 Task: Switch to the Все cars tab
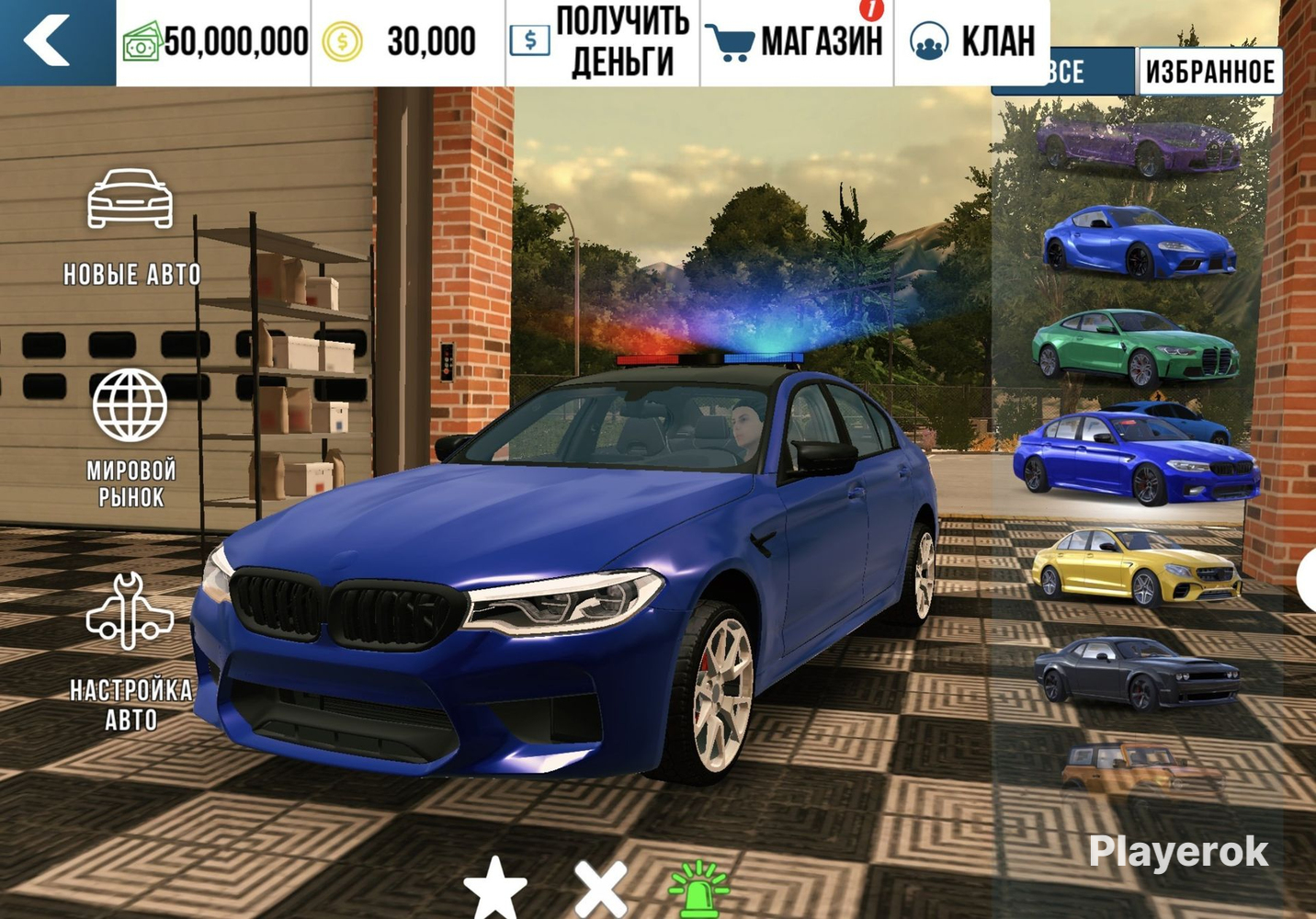point(1064,72)
